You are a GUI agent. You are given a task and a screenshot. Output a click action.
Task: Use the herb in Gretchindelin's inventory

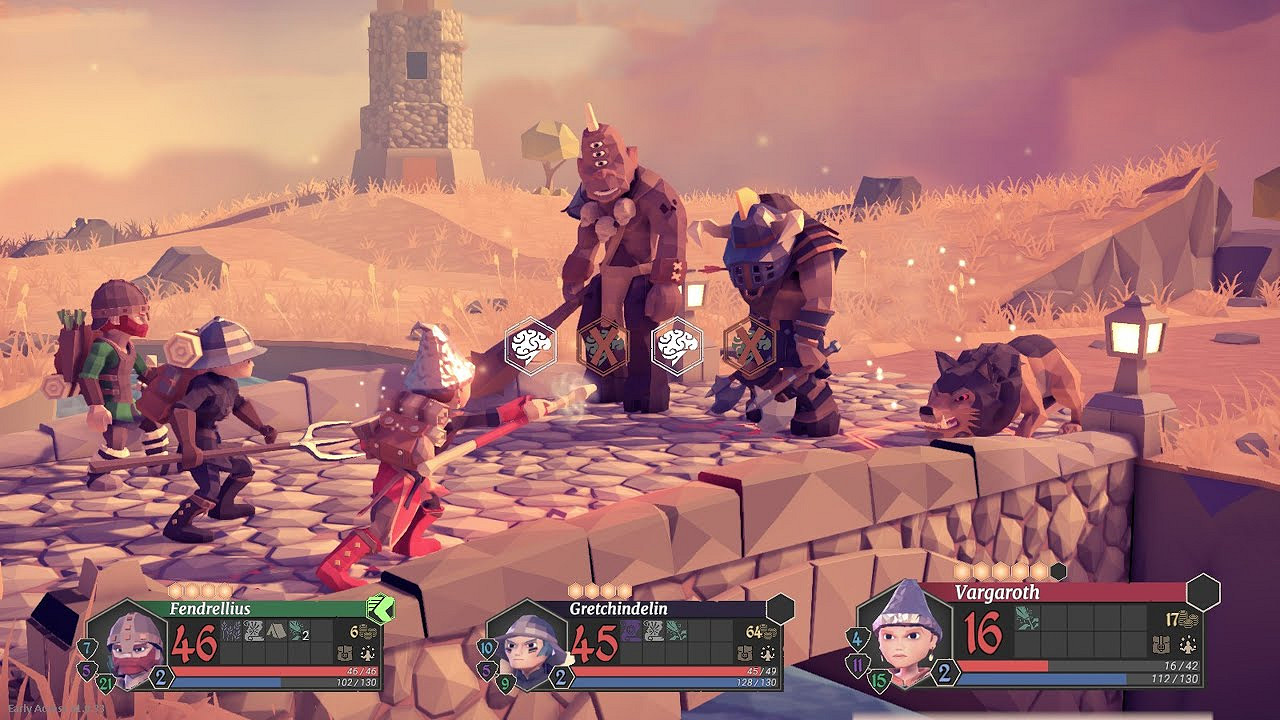pyautogui.click(x=676, y=631)
